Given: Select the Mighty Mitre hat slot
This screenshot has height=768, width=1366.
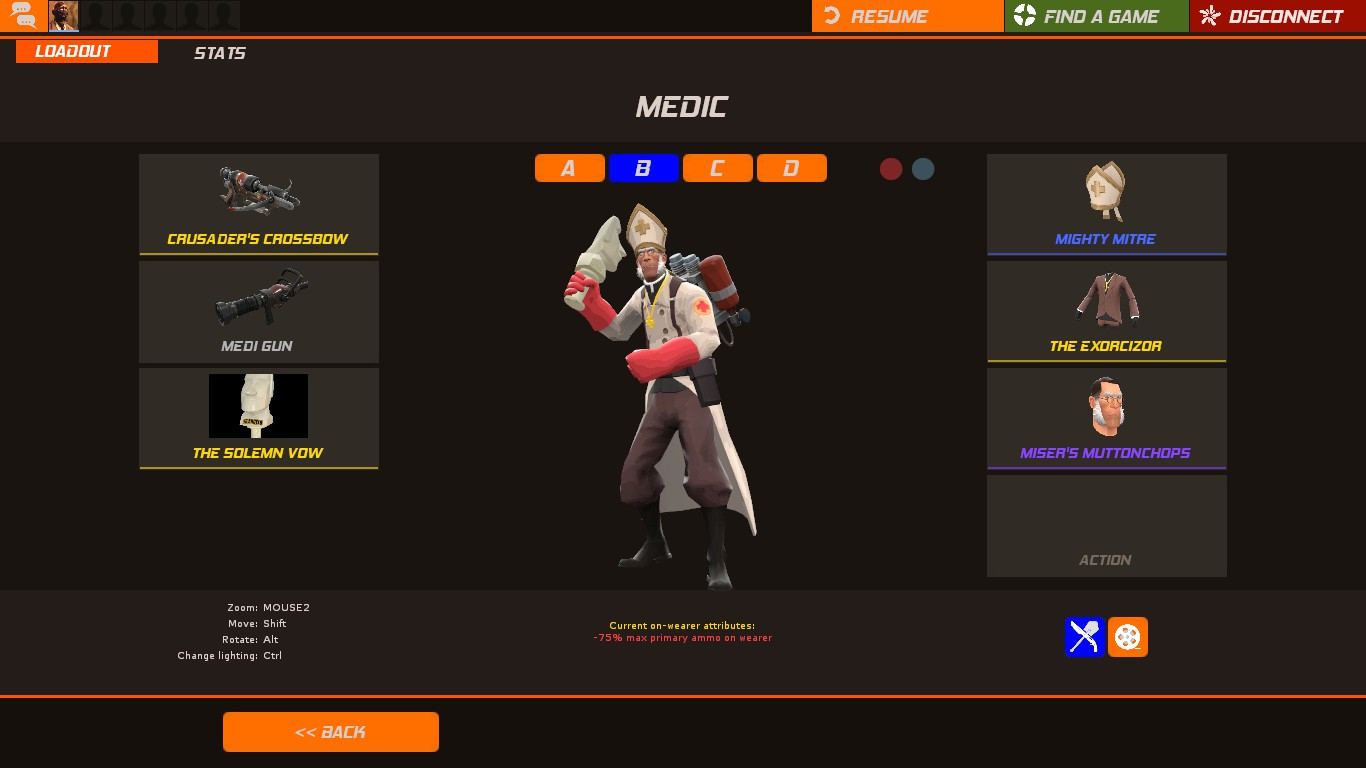Looking at the screenshot, I should coord(1106,204).
